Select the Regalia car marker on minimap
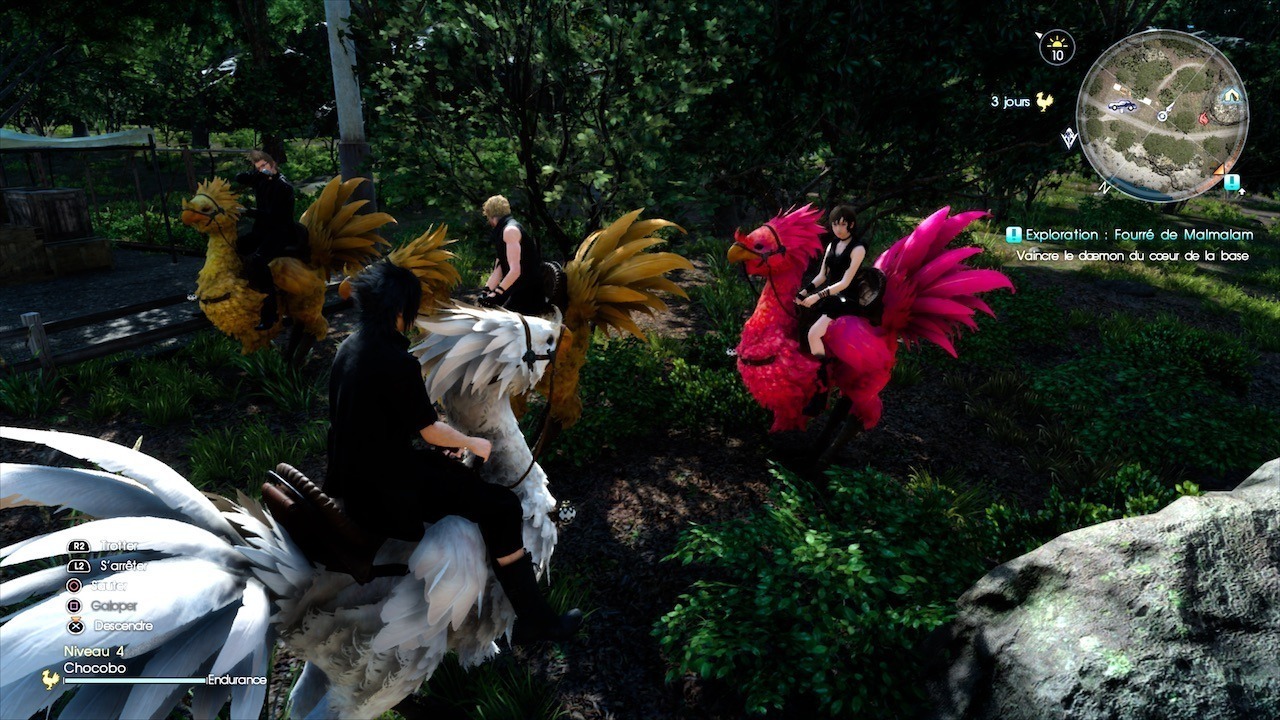Viewport: 1280px width, 720px height. point(1122,105)
